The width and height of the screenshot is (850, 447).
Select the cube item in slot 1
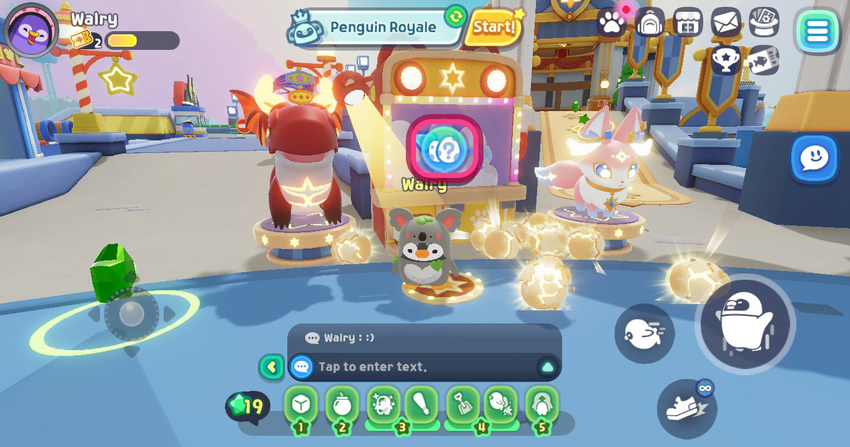pyautogui.click(x=301, y=405)
